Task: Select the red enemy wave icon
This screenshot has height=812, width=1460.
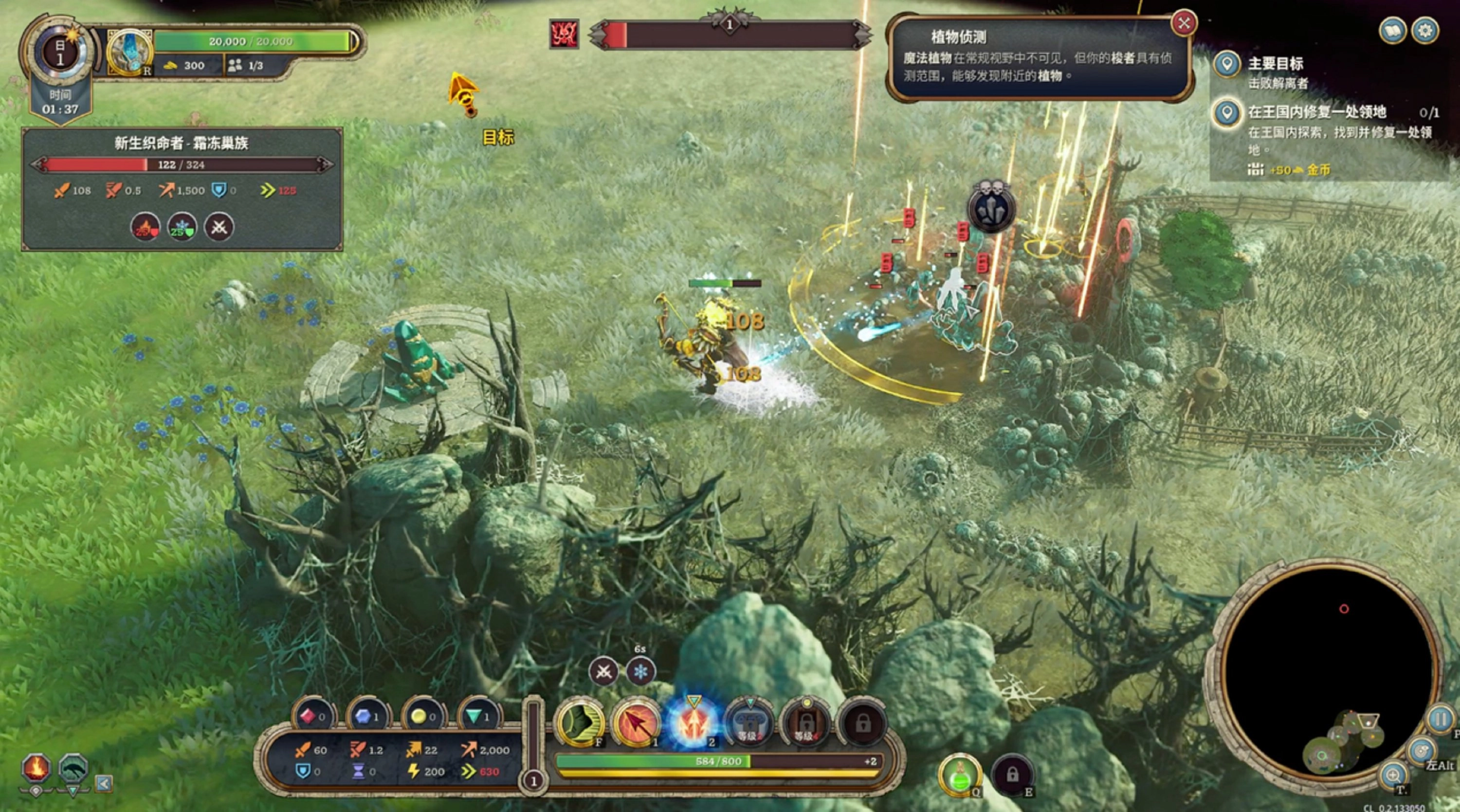Action: coord(564,34)
